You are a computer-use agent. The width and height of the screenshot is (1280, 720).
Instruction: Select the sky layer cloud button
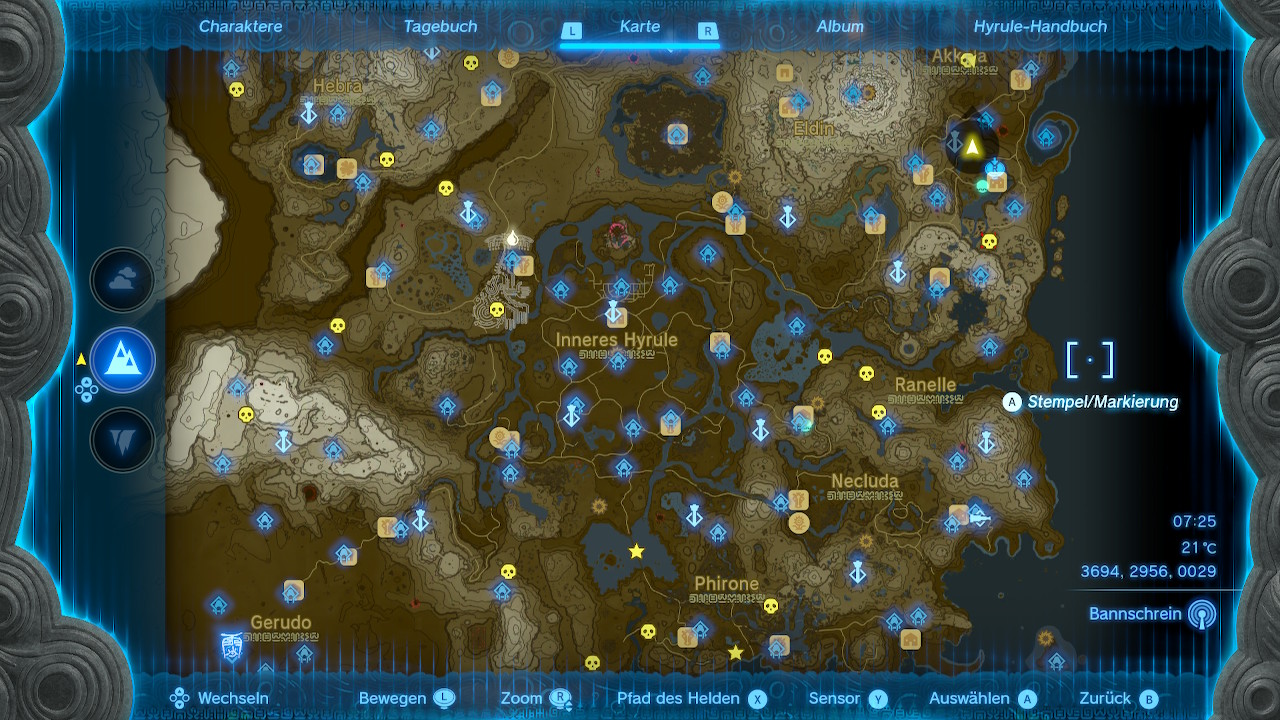123,281
